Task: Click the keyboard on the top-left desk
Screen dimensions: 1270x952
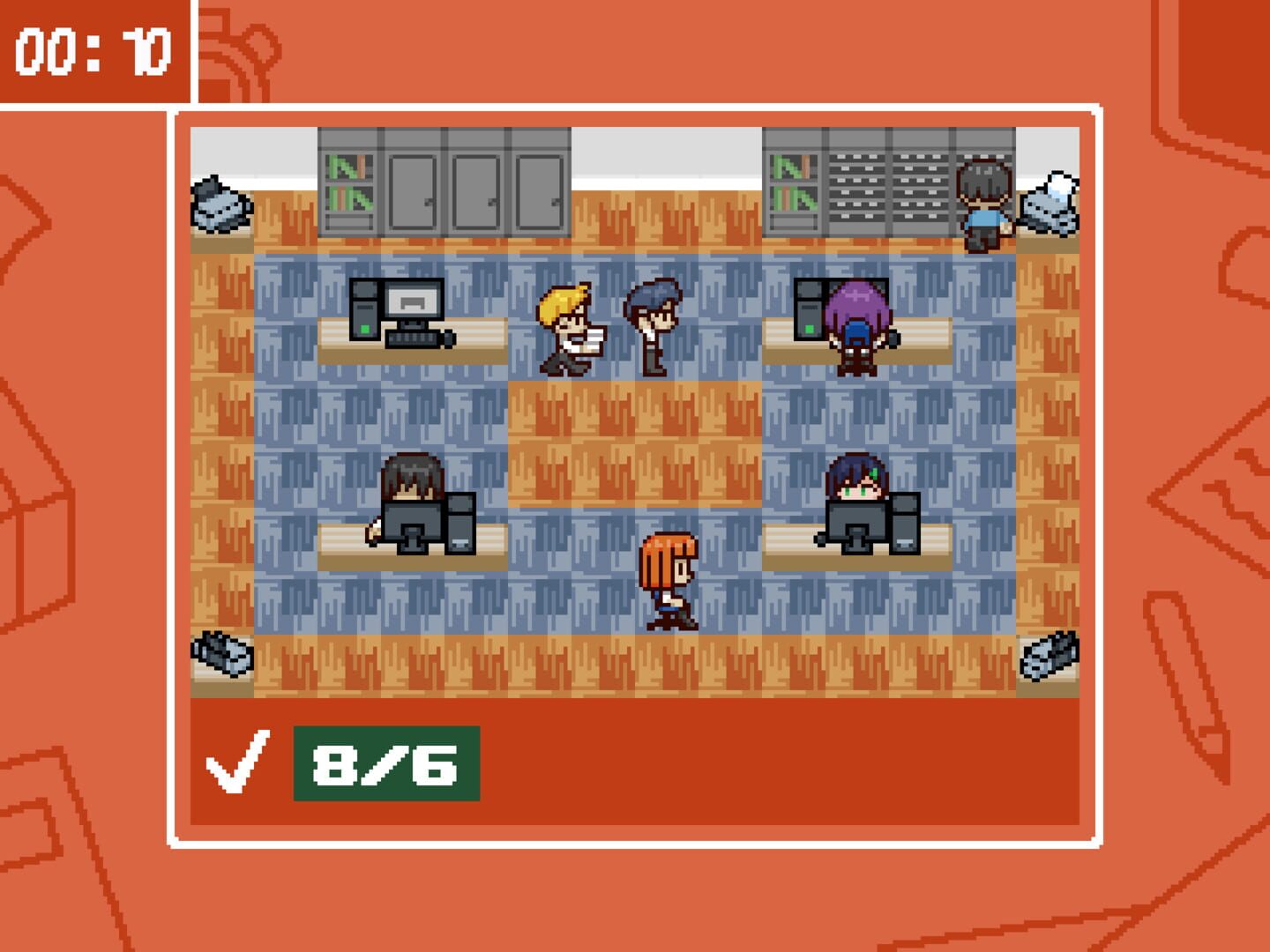Action: [411, 339]
